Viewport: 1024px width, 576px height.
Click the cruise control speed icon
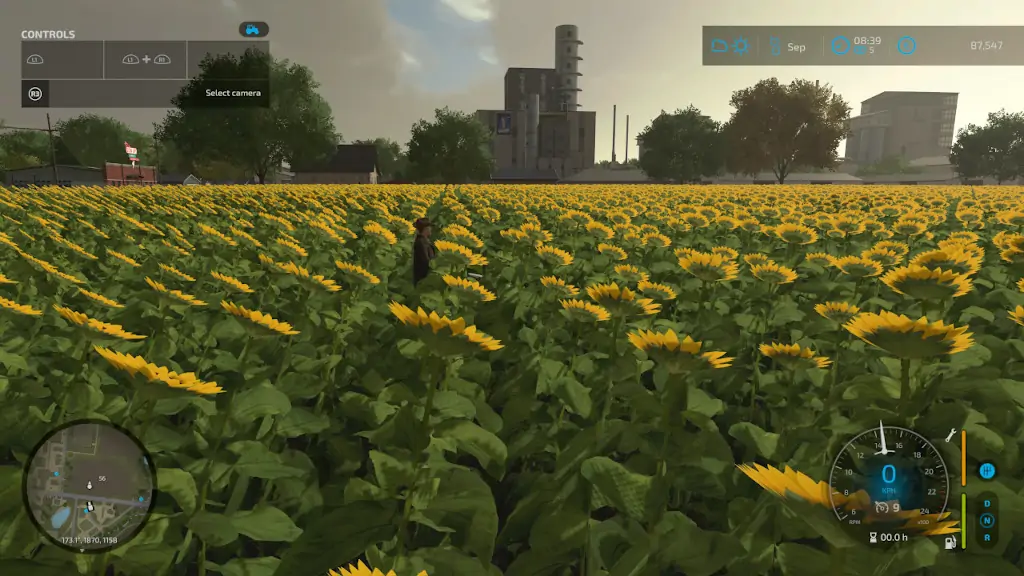click(x=881, y=506)
